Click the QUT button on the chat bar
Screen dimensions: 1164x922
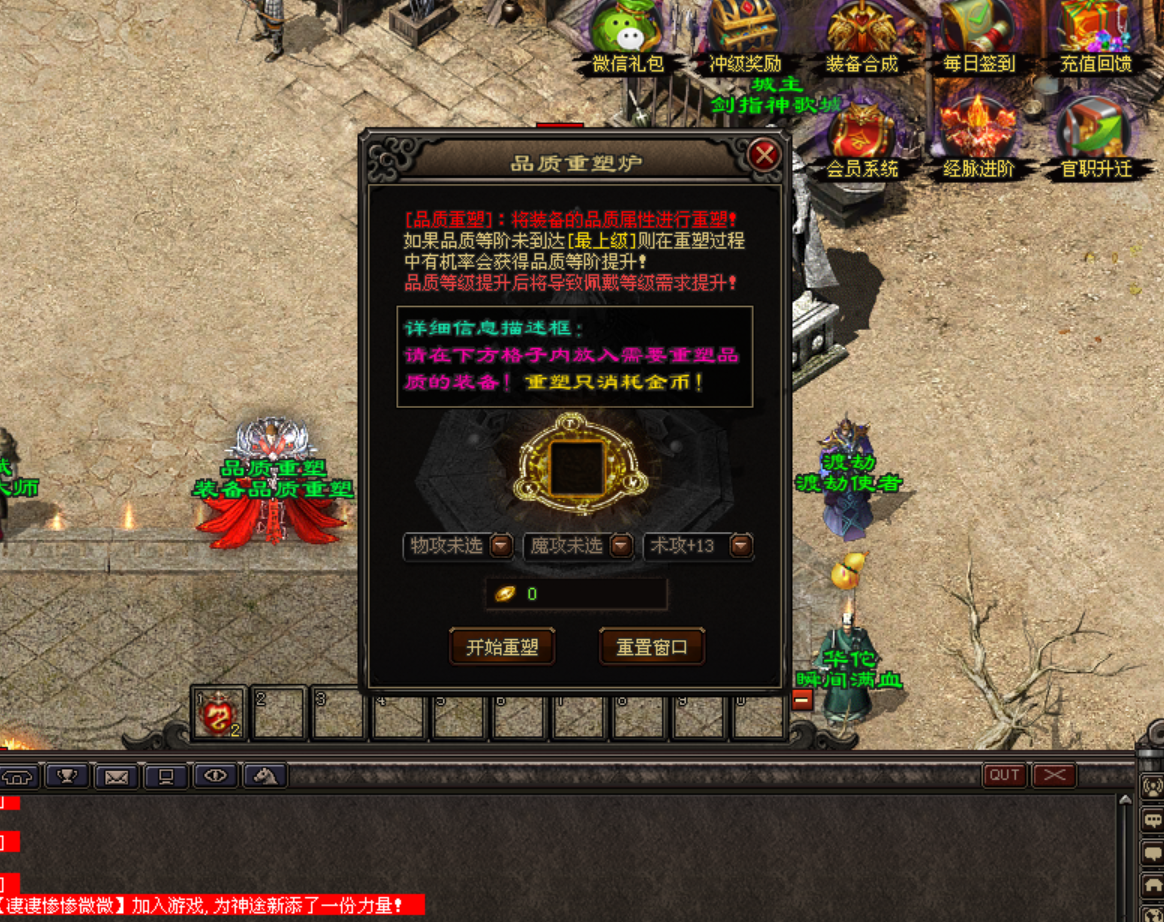coord(1005,775)
